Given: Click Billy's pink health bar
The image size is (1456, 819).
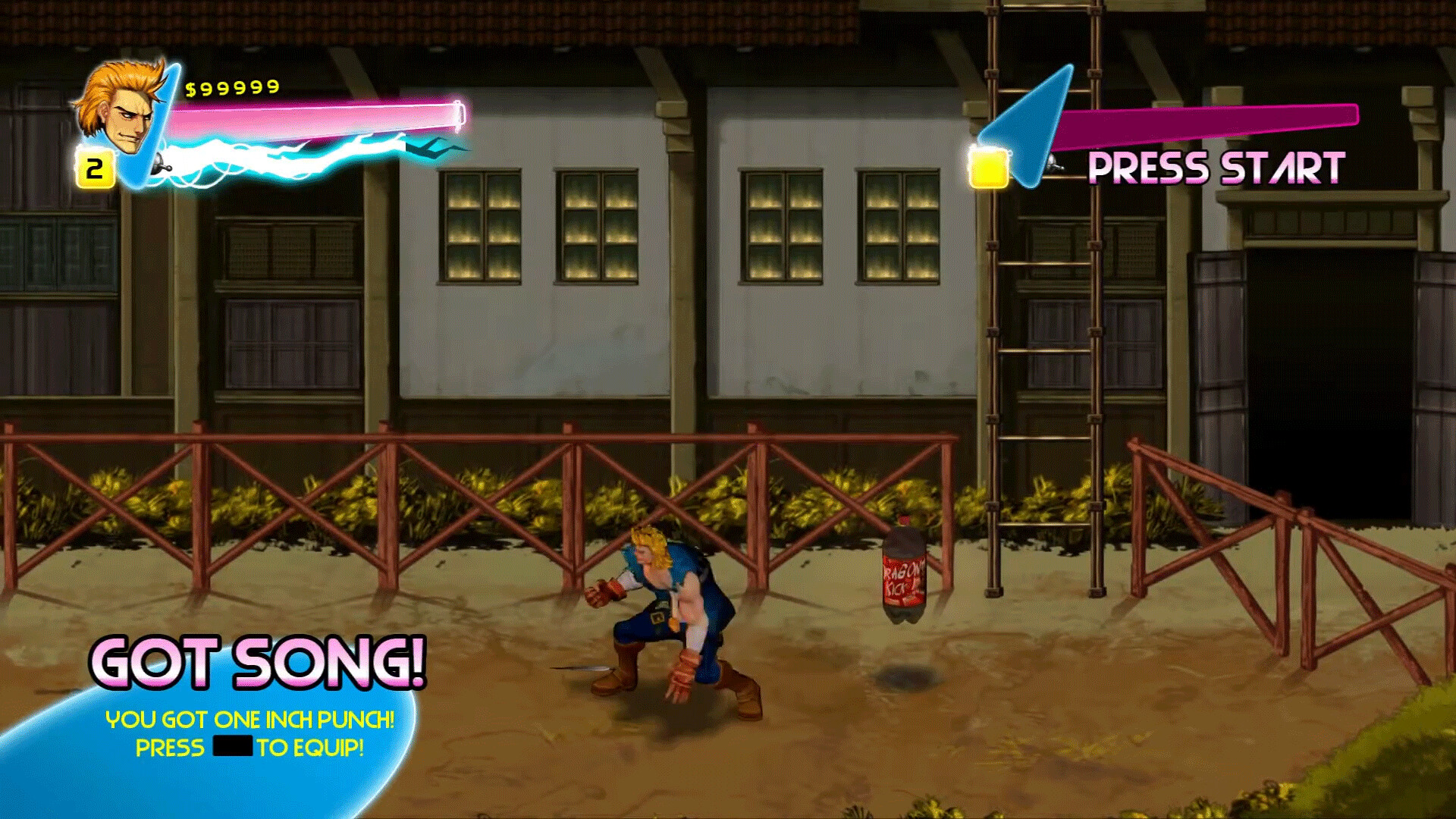Looking at the screenshot, I should 318,114.
